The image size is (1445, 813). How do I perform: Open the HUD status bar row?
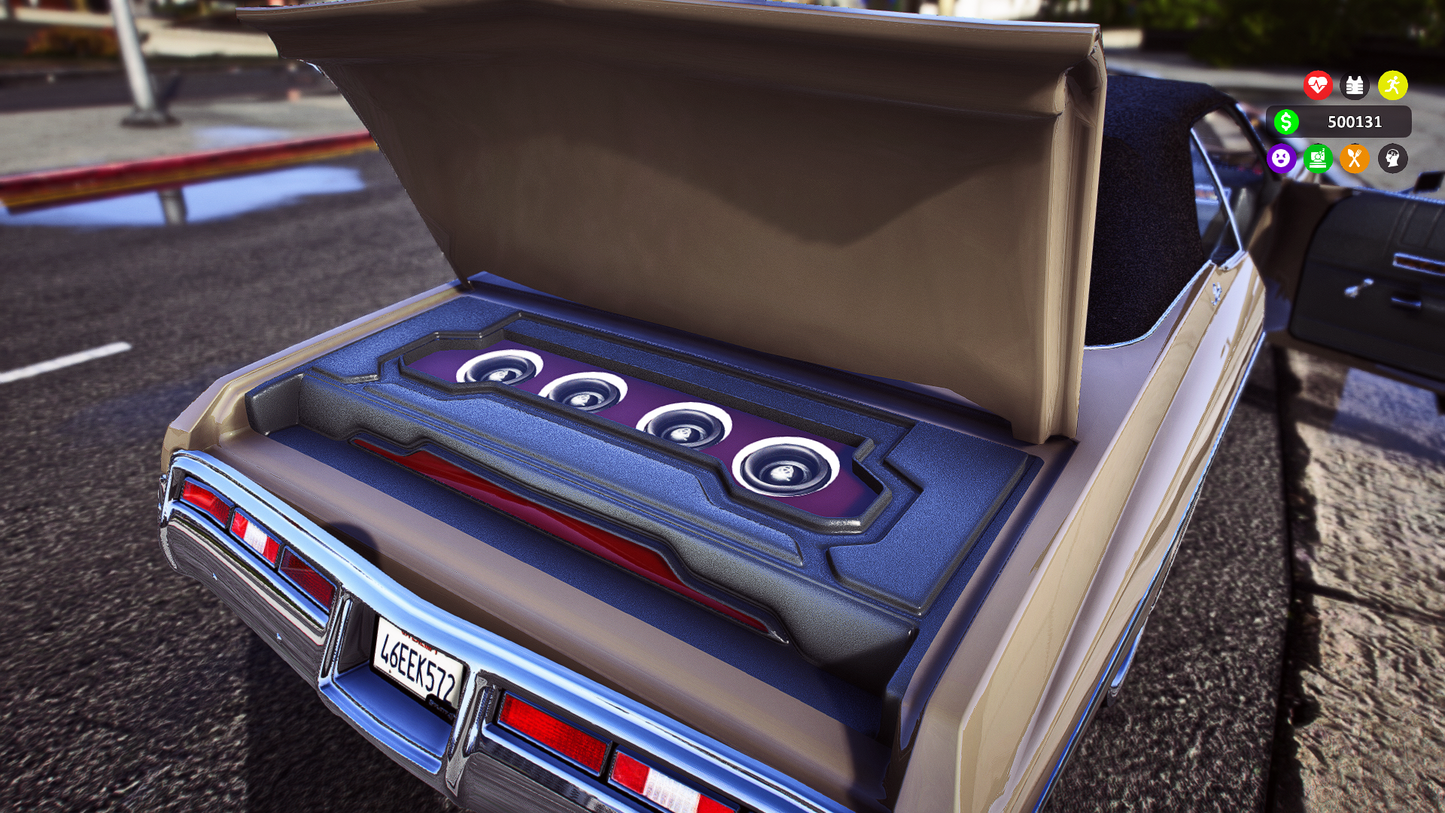coord(1336,159)
